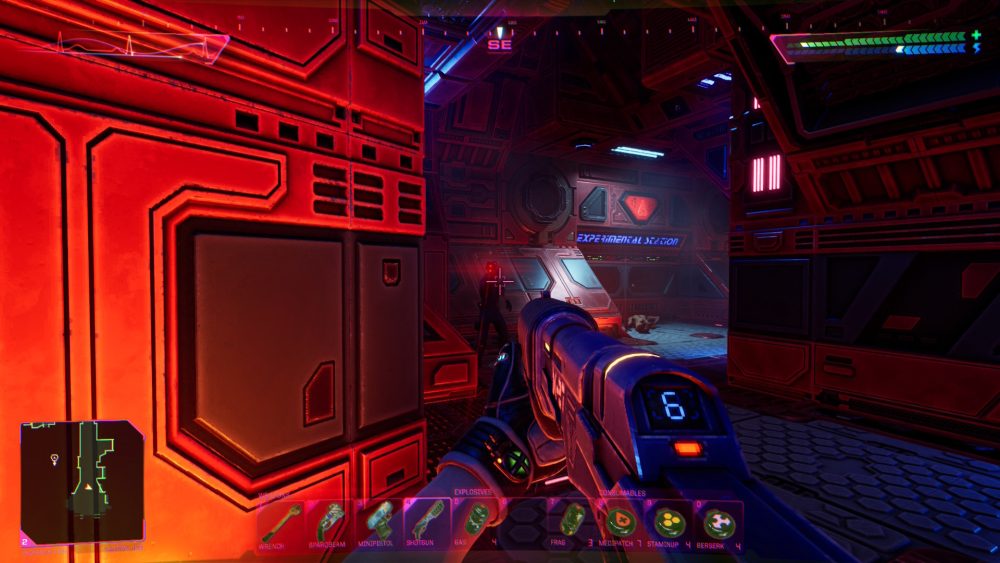The height and width of the screenshot is (563, 1000).
Task: Pick the Frag grenade slot
Action: 572,523
